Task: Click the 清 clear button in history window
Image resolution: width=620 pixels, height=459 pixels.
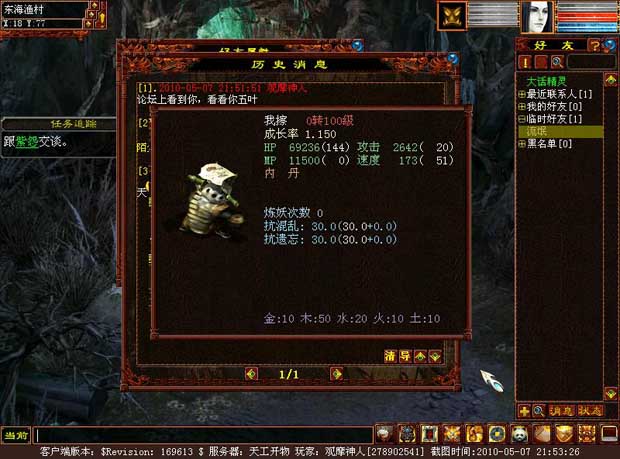Action: [390, 356]
